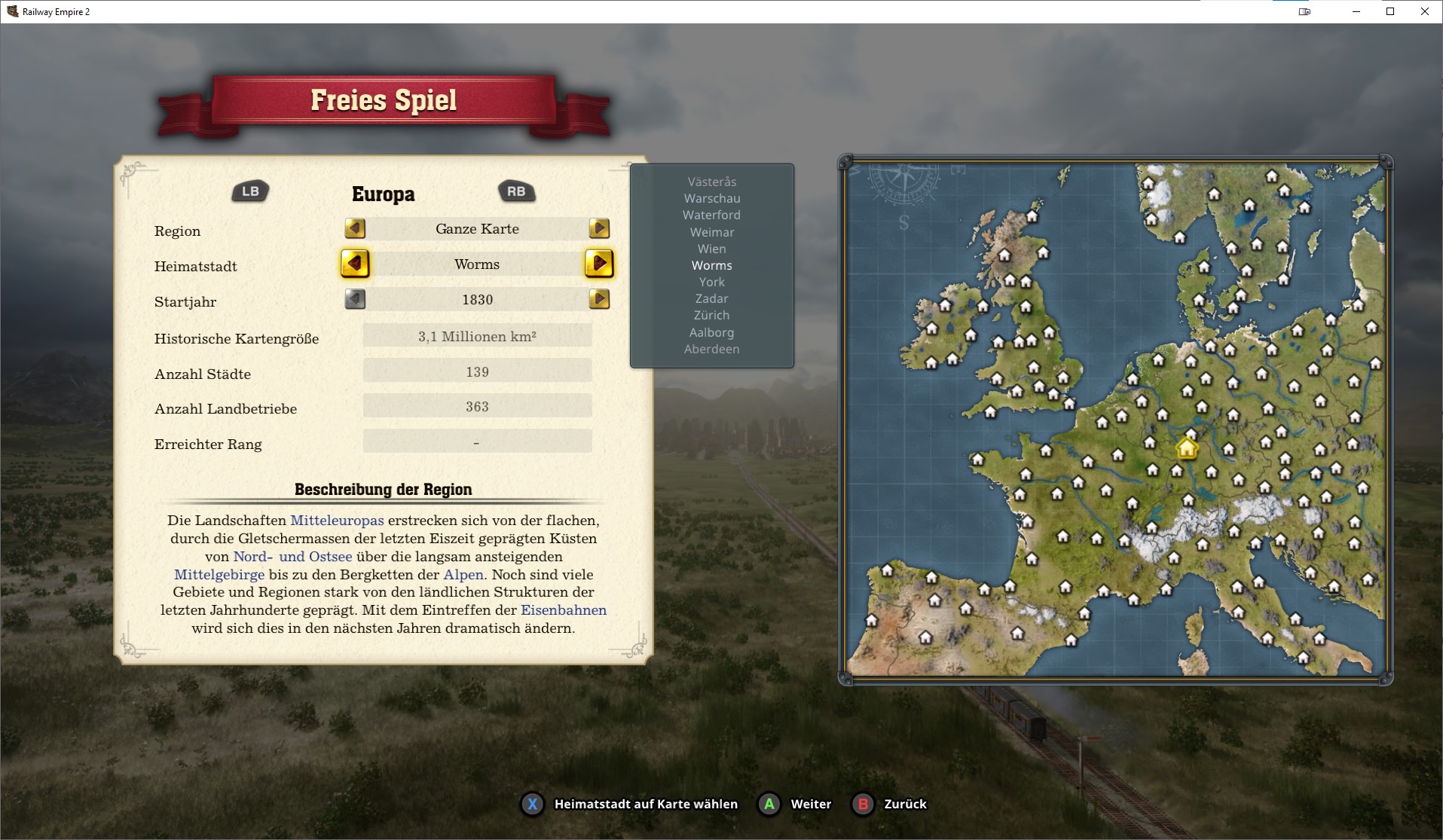Advance Region with the right arrow
This screenshot has width=1443, height=840.
[599, 228]
